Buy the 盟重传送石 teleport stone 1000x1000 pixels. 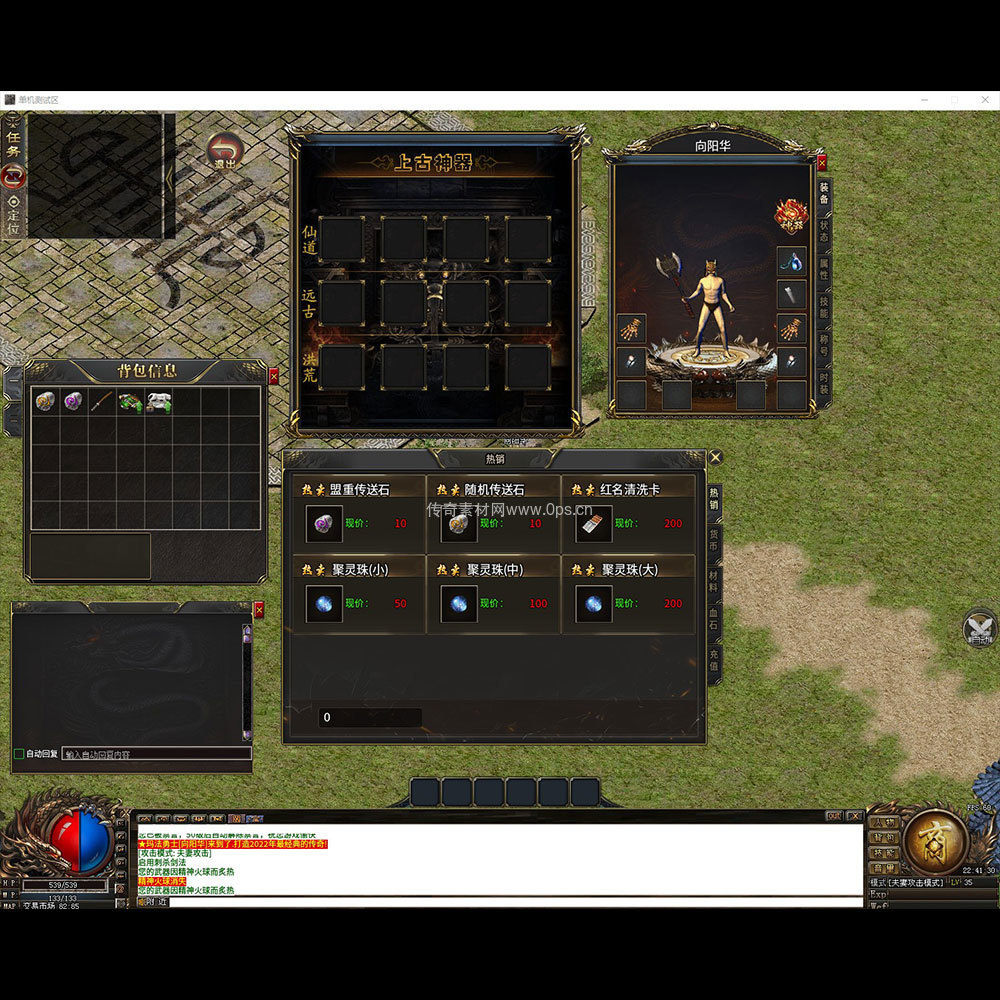click(324, 523)
